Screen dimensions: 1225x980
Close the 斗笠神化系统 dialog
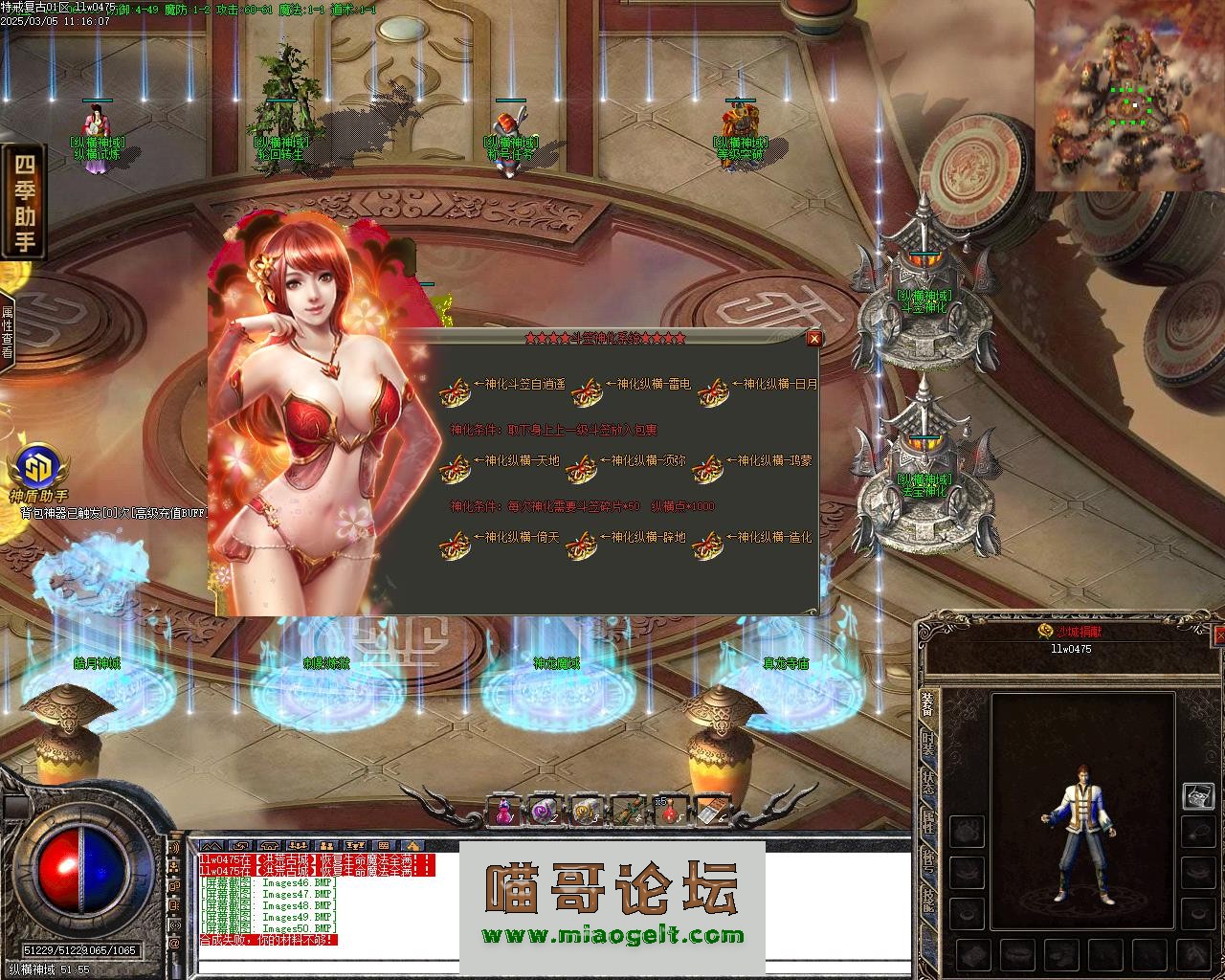[813, 338]
